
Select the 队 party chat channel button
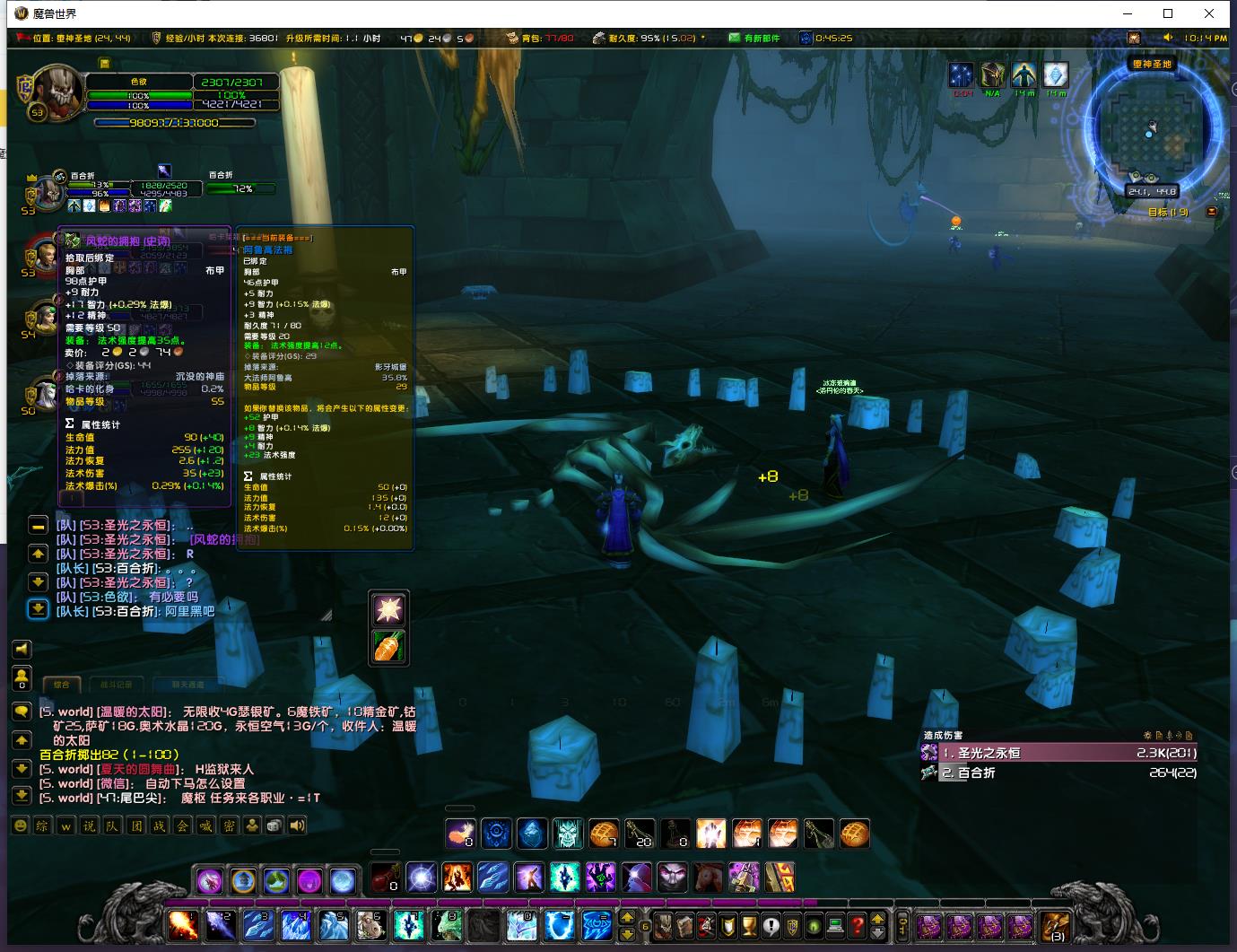click(112, 825)
